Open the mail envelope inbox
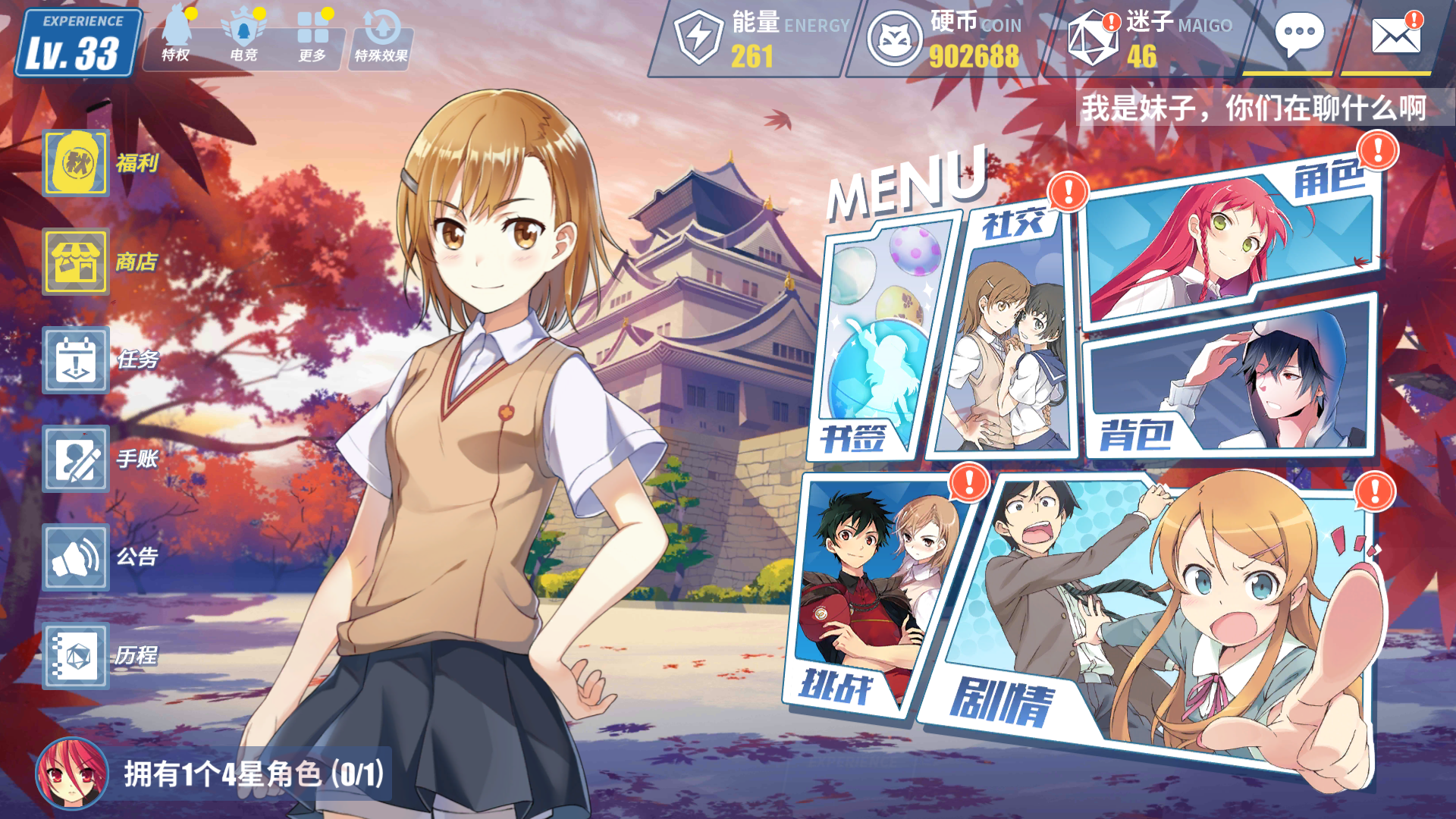The image size is (1456, 819). (x=1395, y=36)
